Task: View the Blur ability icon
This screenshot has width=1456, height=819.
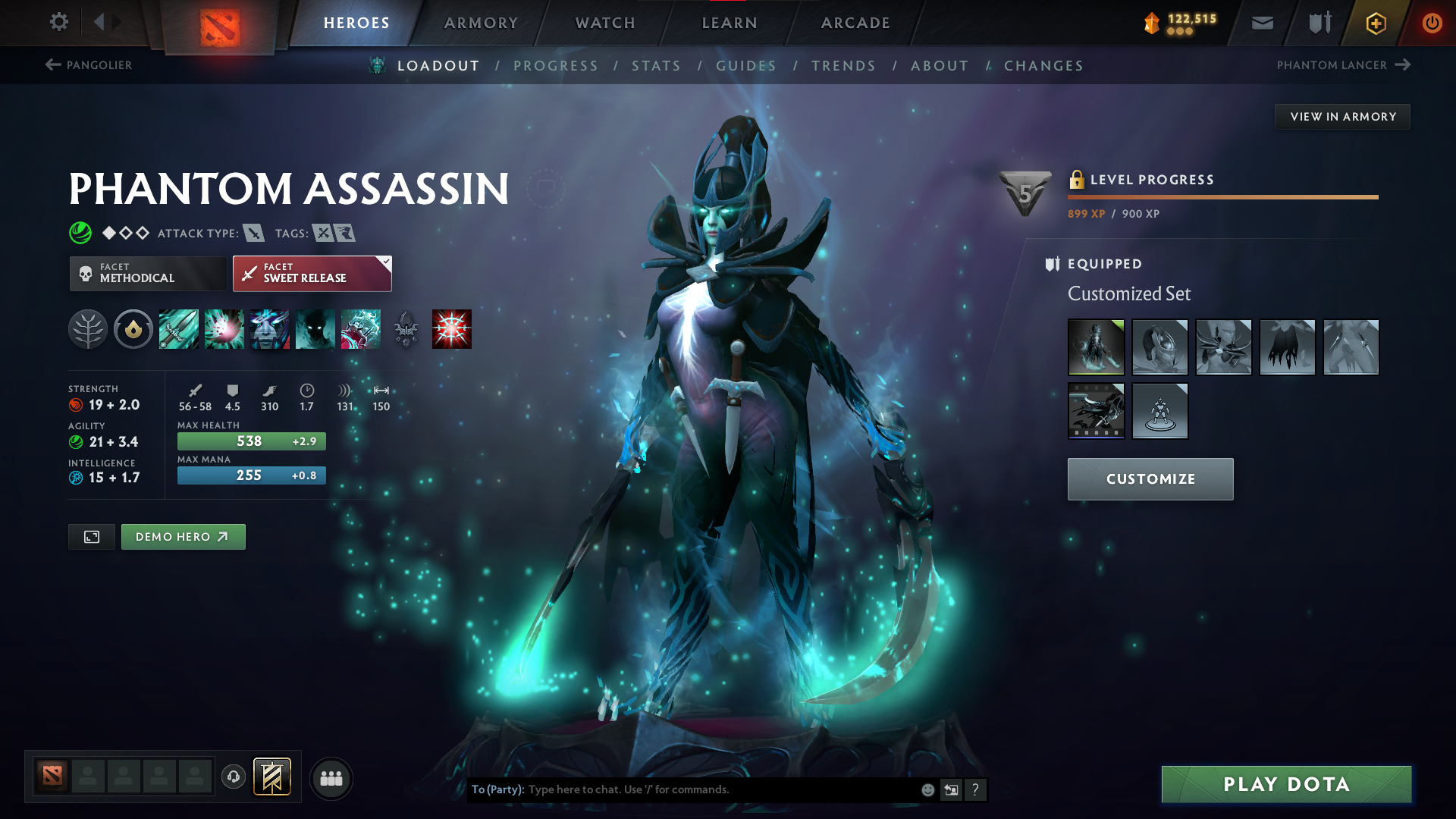Action: pos(315,329)
